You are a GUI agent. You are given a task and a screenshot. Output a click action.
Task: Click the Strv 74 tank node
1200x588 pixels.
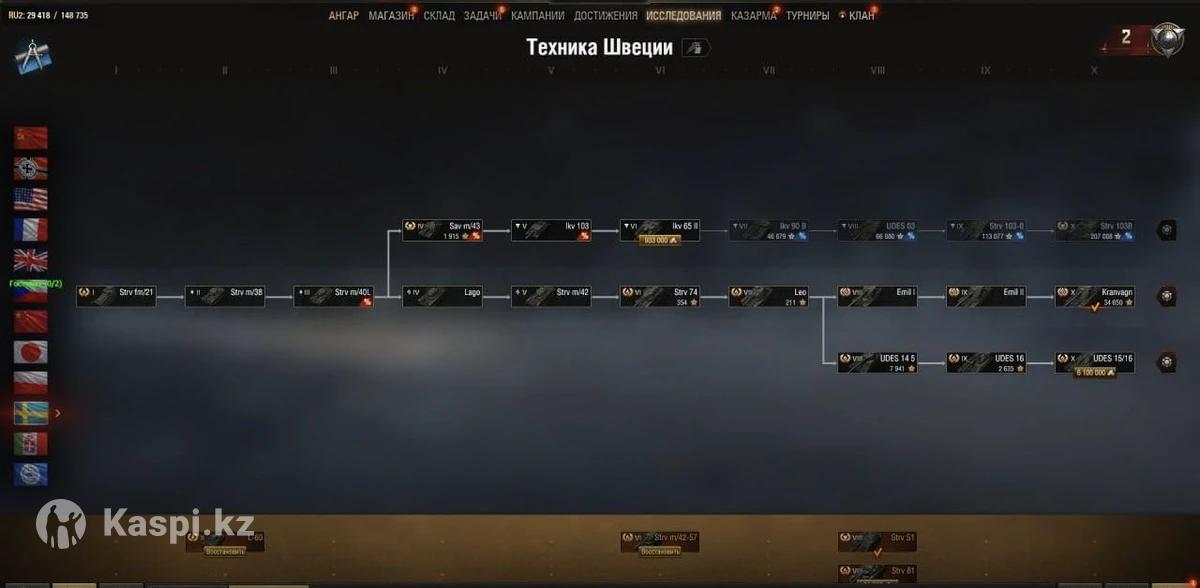pos(659,296)
